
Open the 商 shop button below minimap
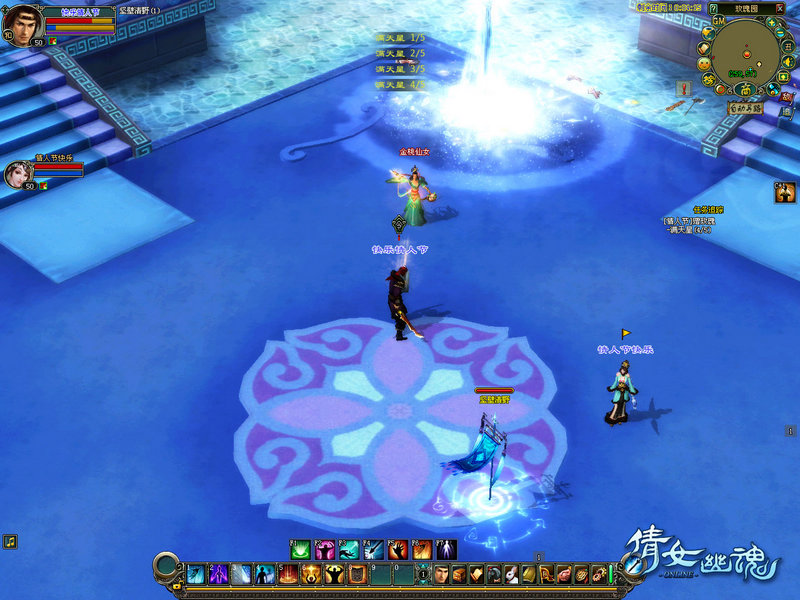[x=746, y=90]
